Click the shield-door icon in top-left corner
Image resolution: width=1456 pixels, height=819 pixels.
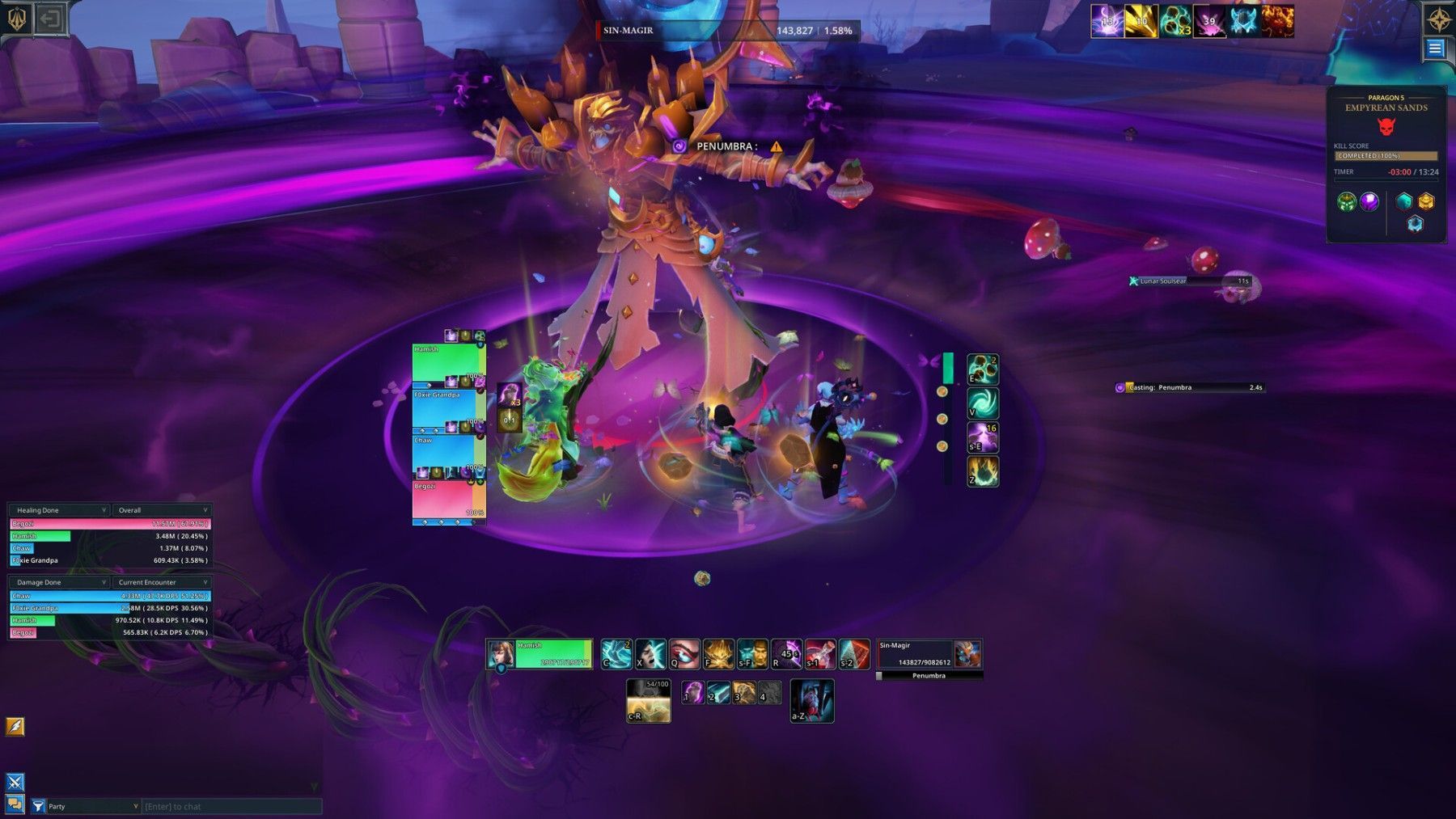coord(51,18)
